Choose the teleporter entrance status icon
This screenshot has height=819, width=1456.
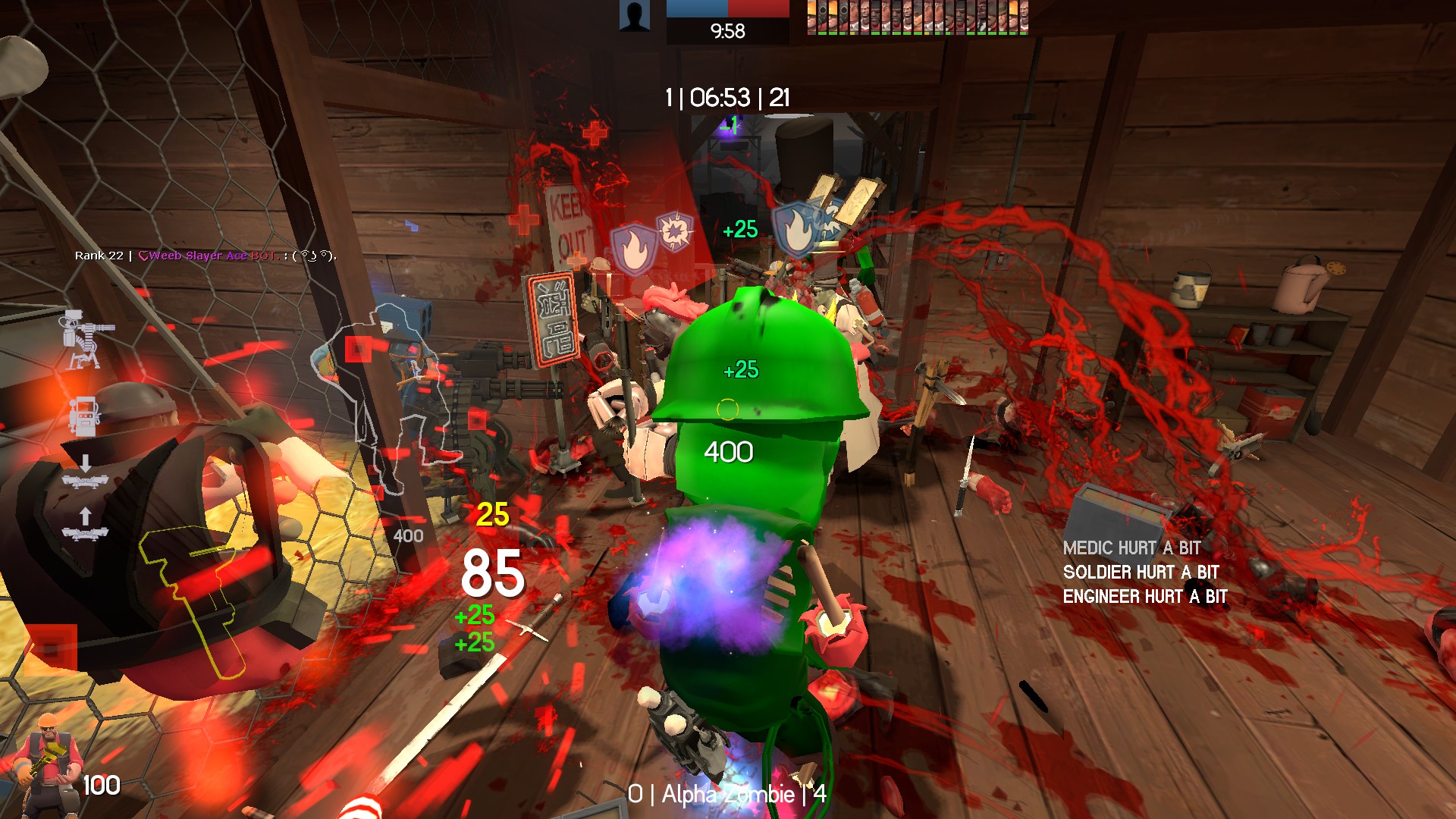[x=85, y=472]
